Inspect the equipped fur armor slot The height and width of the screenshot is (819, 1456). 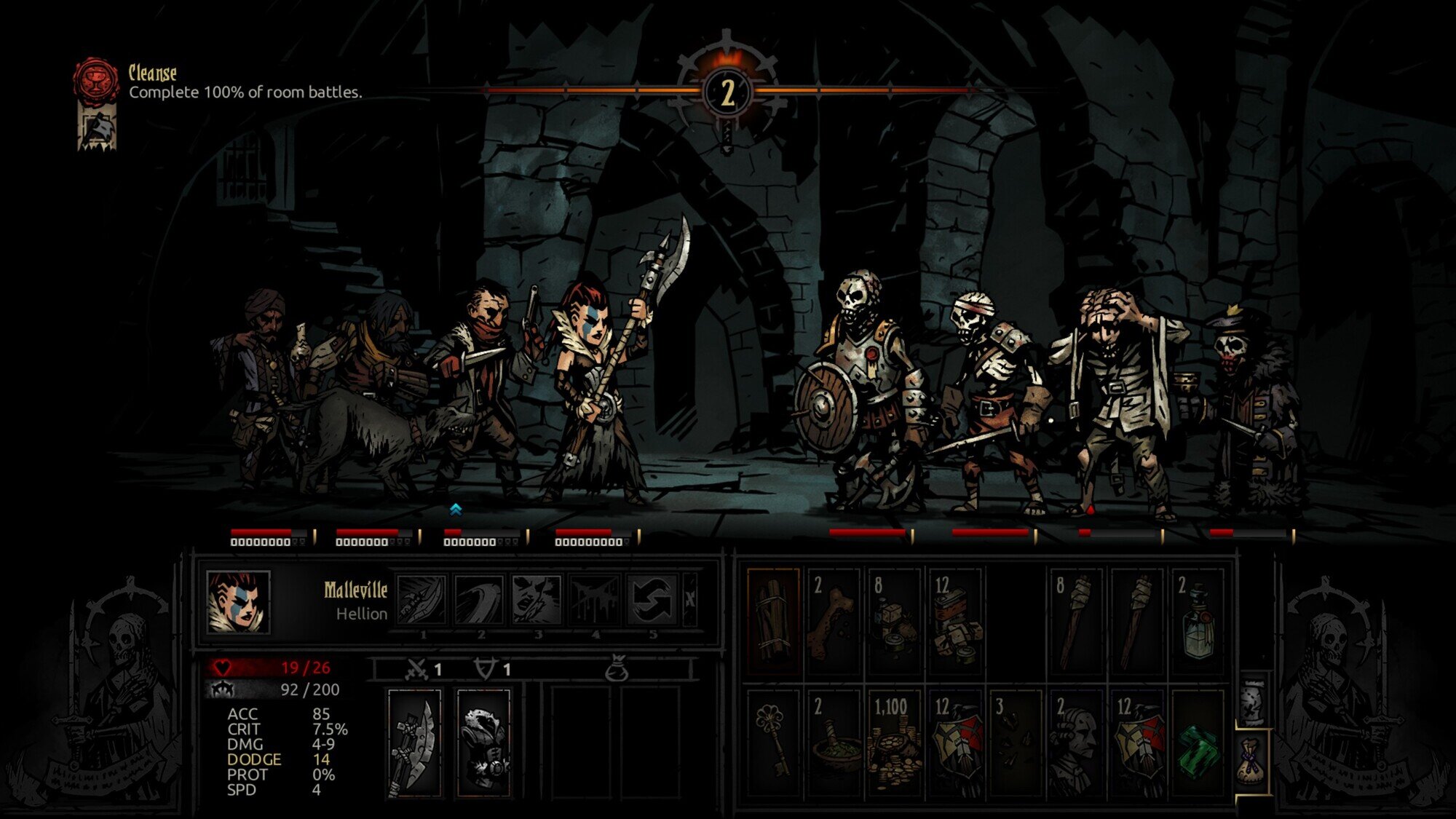coord(483,742)
